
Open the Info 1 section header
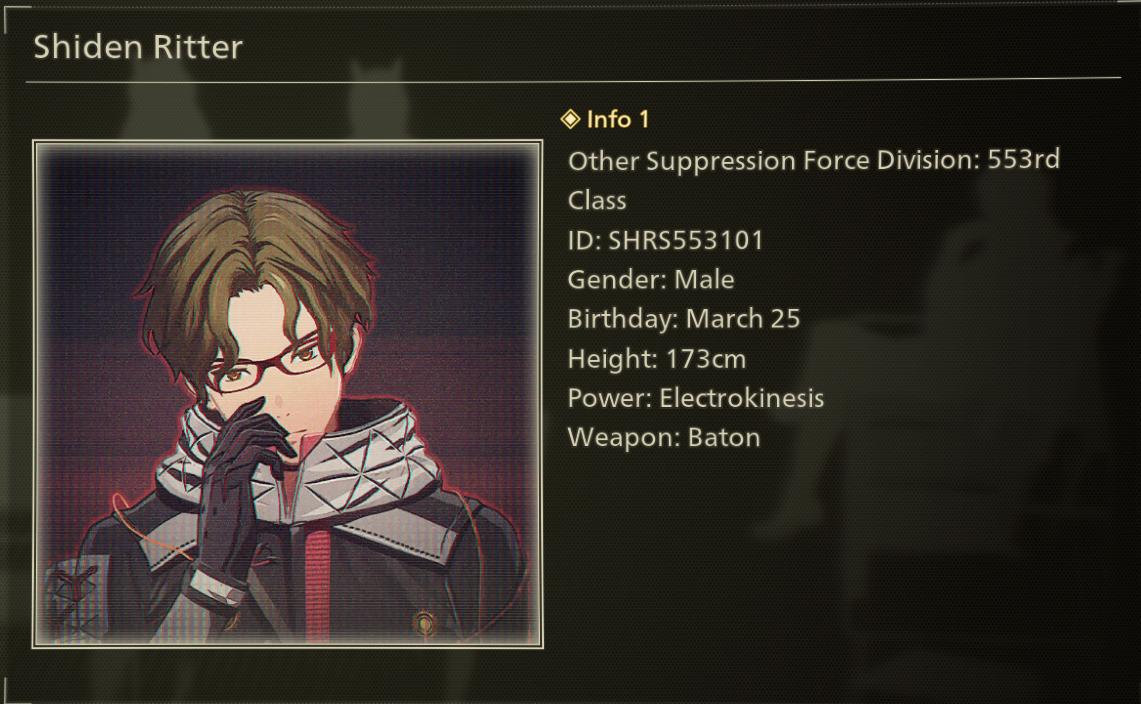(x=606, y=119)
